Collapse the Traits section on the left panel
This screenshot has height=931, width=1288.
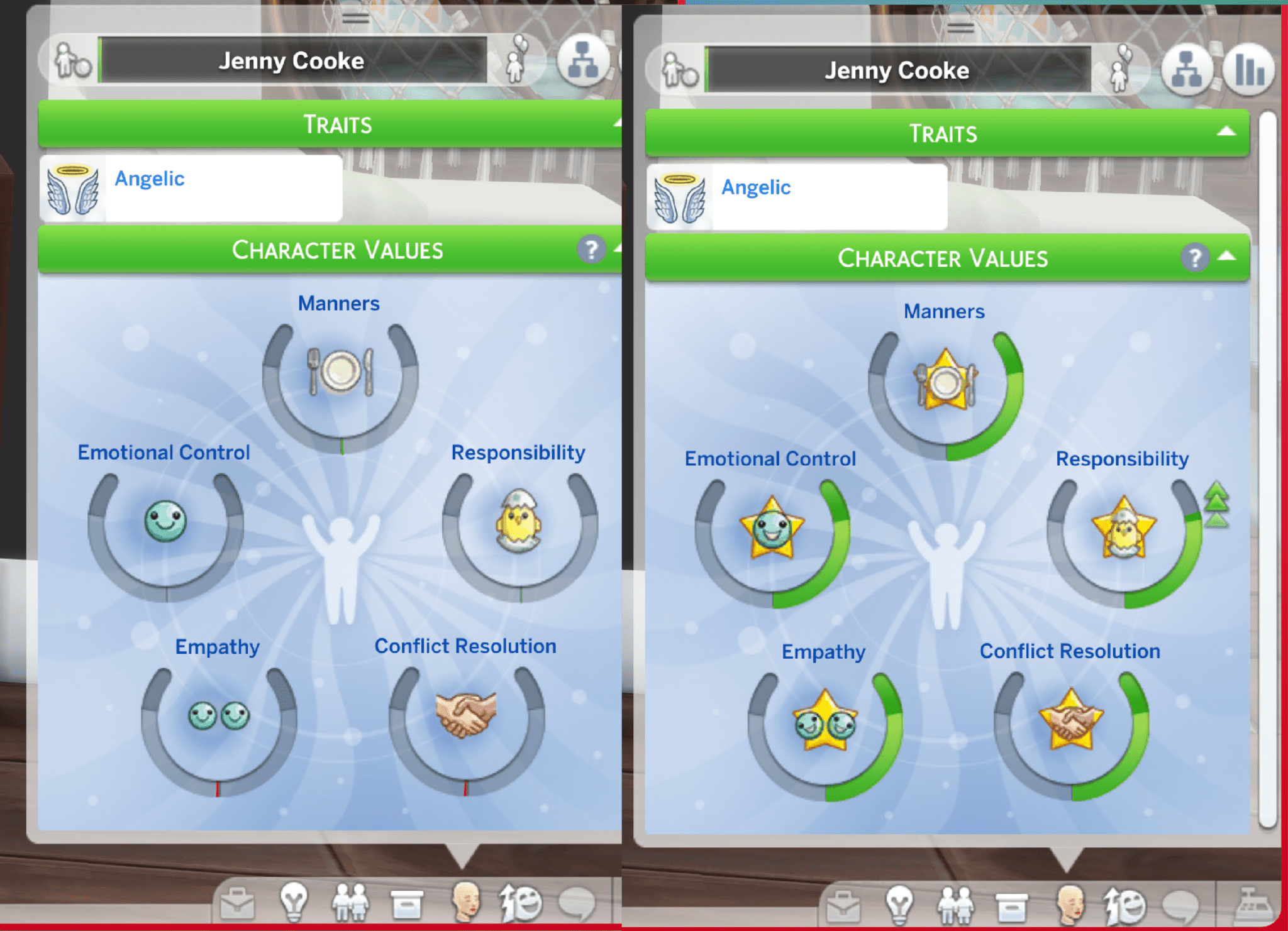point(618,124)
